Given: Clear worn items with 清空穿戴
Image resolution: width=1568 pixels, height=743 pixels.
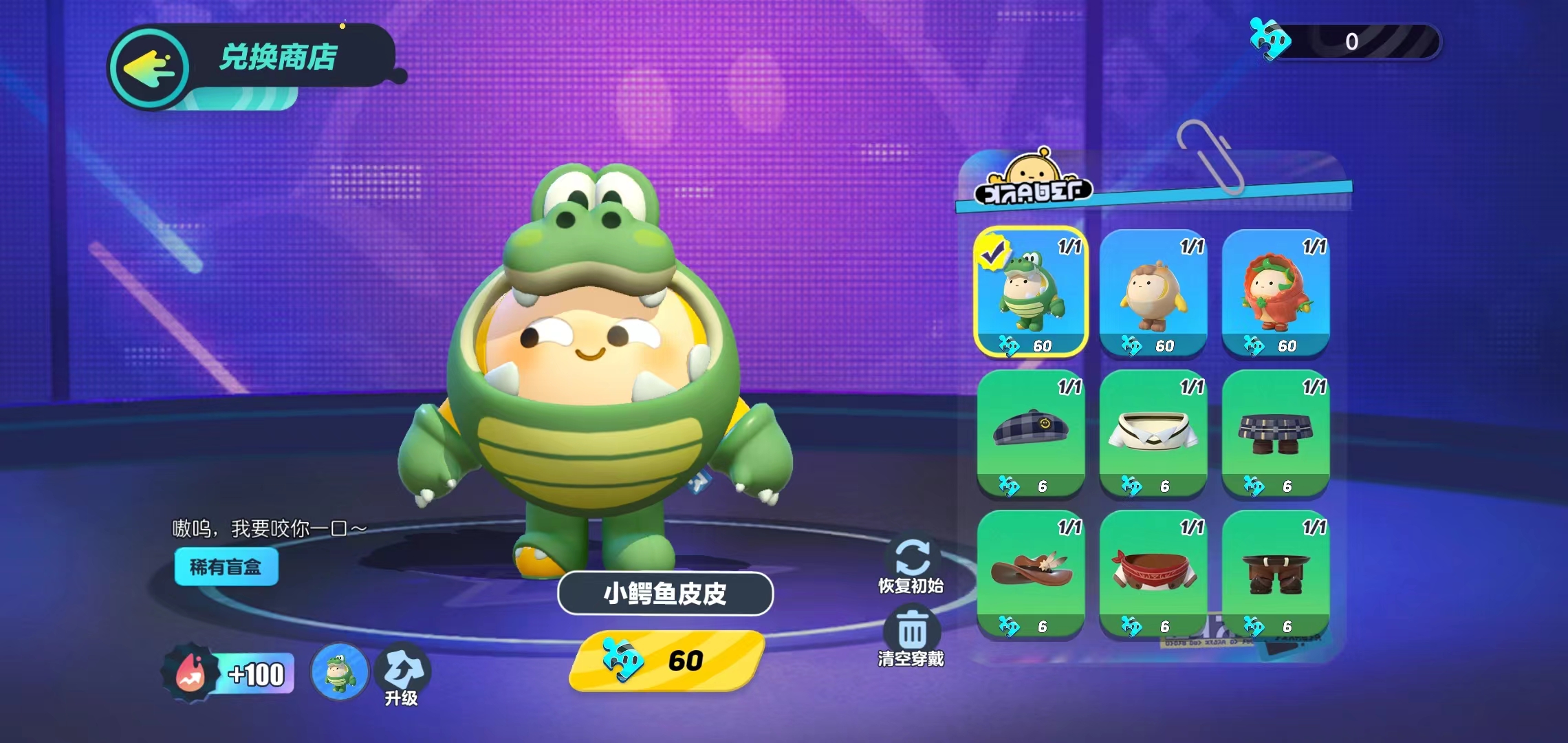Looking at the screenshot, I should (911, 638).
